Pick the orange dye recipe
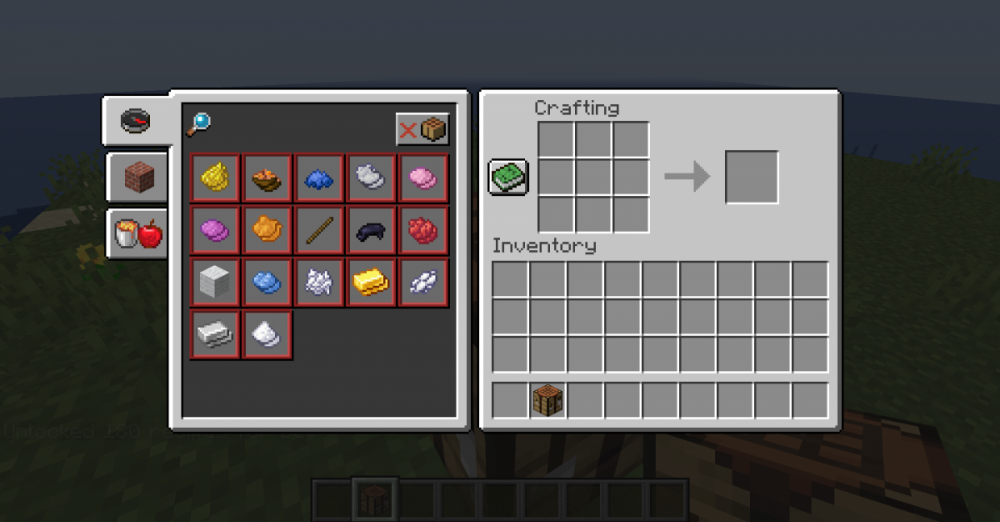The height and width of the screenshot is (522, 1000). 267,231
